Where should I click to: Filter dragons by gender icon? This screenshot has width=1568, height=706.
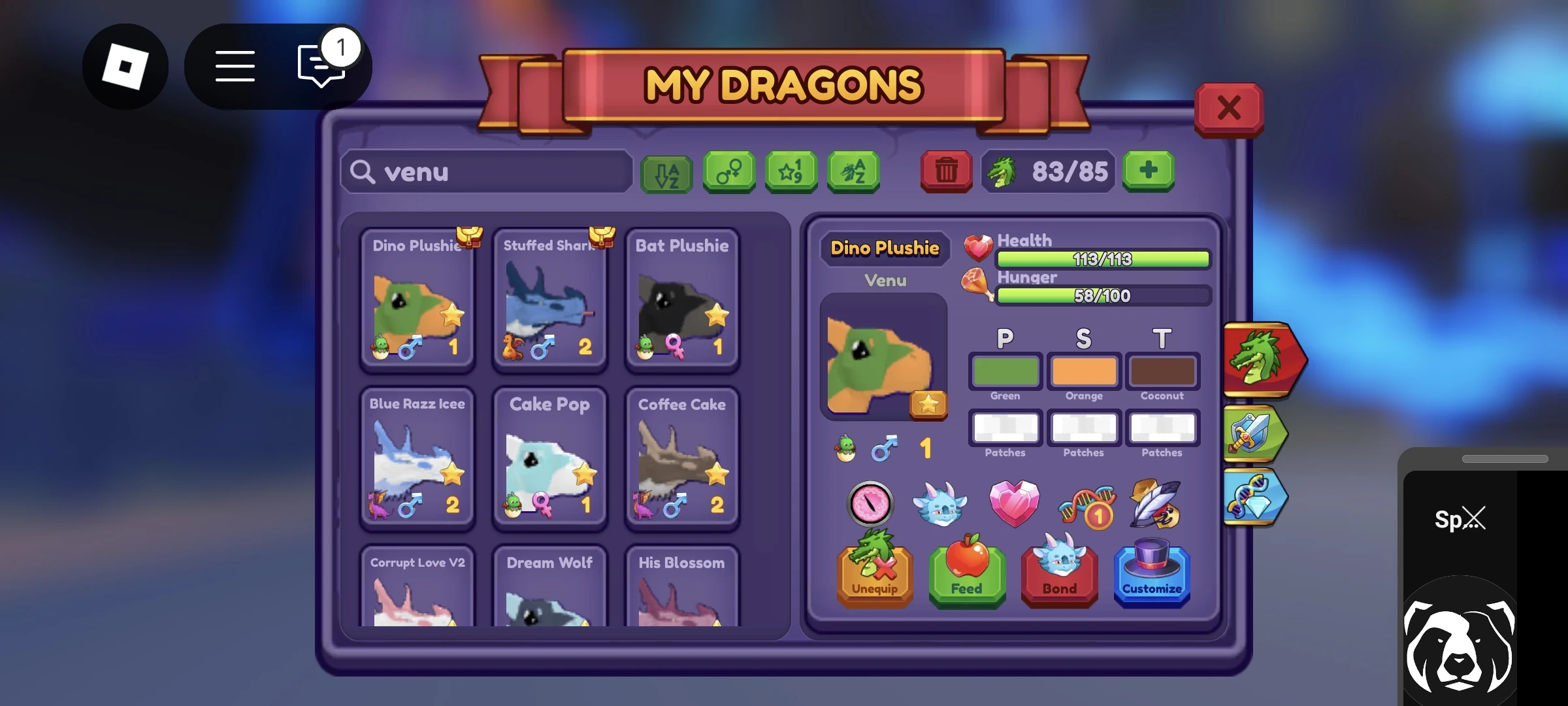(x=728, y=172)
